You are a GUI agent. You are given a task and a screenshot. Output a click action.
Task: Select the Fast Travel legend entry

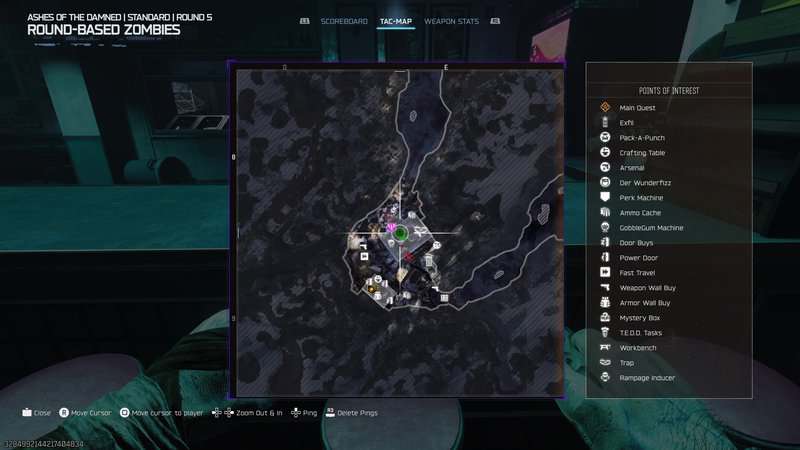click(x=638, y=272)
